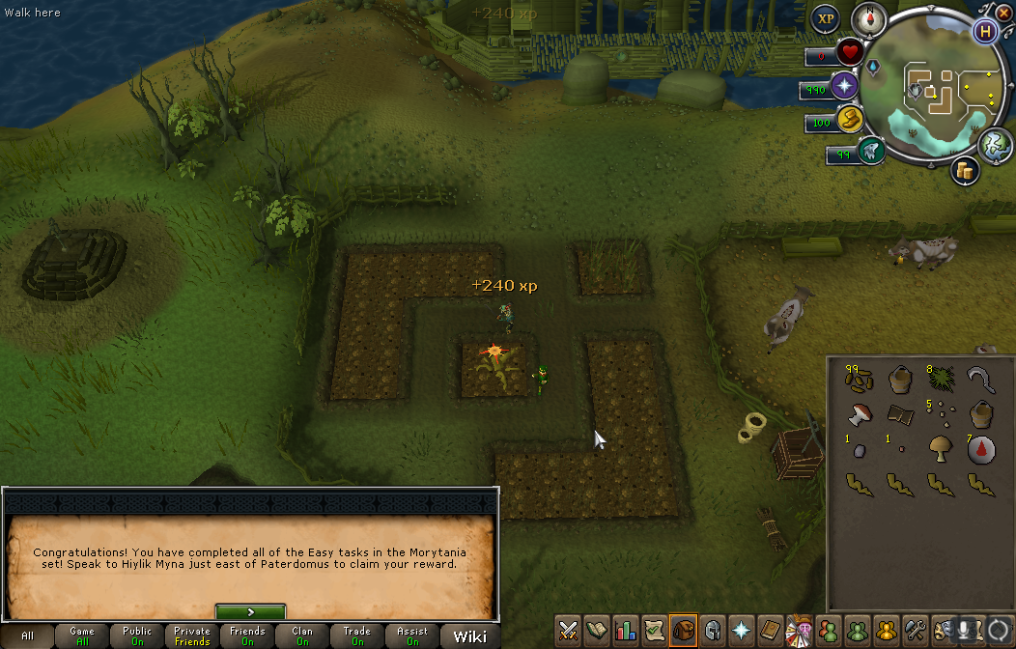The image size is (1016, 649).
Task: Select the stack of 99 seeds
Action: 857,380
